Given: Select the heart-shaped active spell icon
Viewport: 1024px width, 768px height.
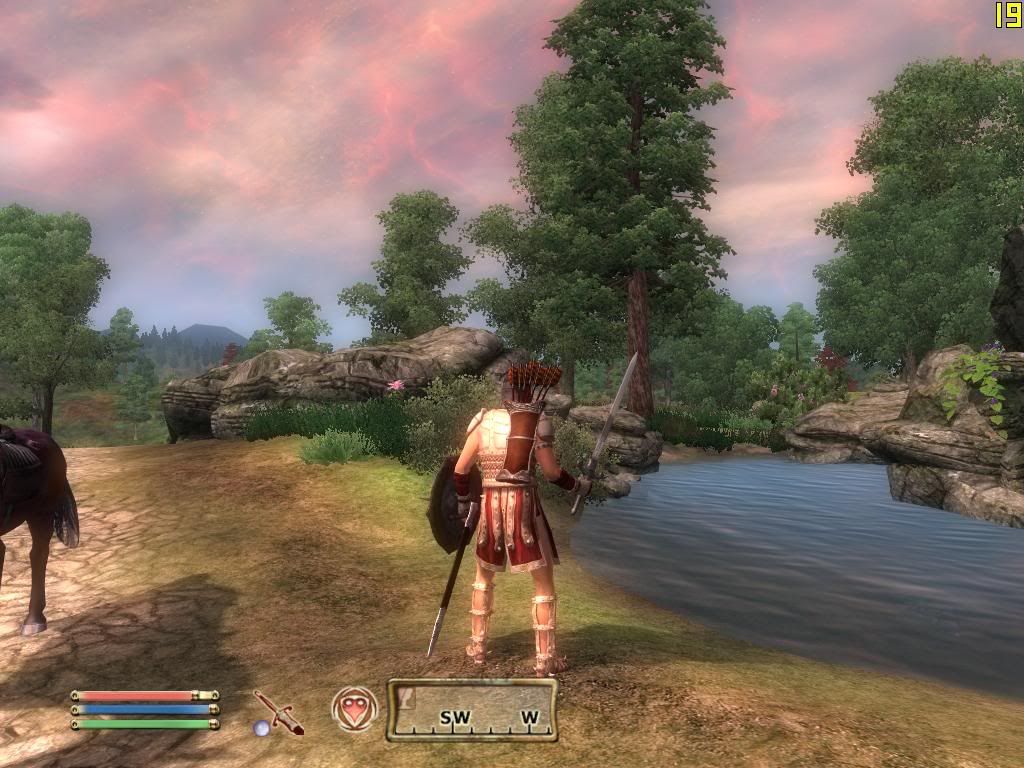Looking at the screenshot, I should (355, 709).
